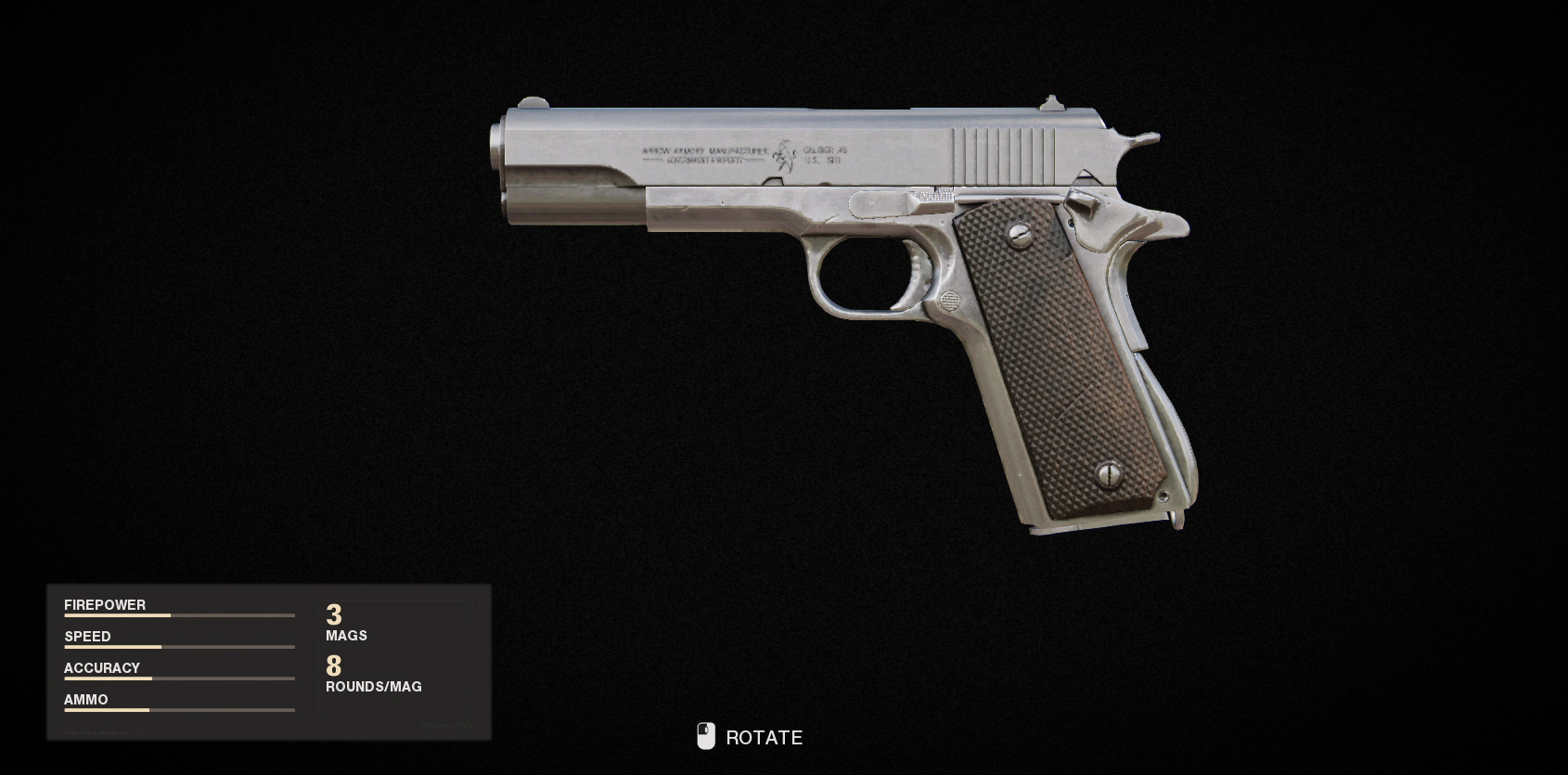Click the AMMO label
This screenshot has width=1568, height=775.
pyautogui.click(x=84, y=700)
